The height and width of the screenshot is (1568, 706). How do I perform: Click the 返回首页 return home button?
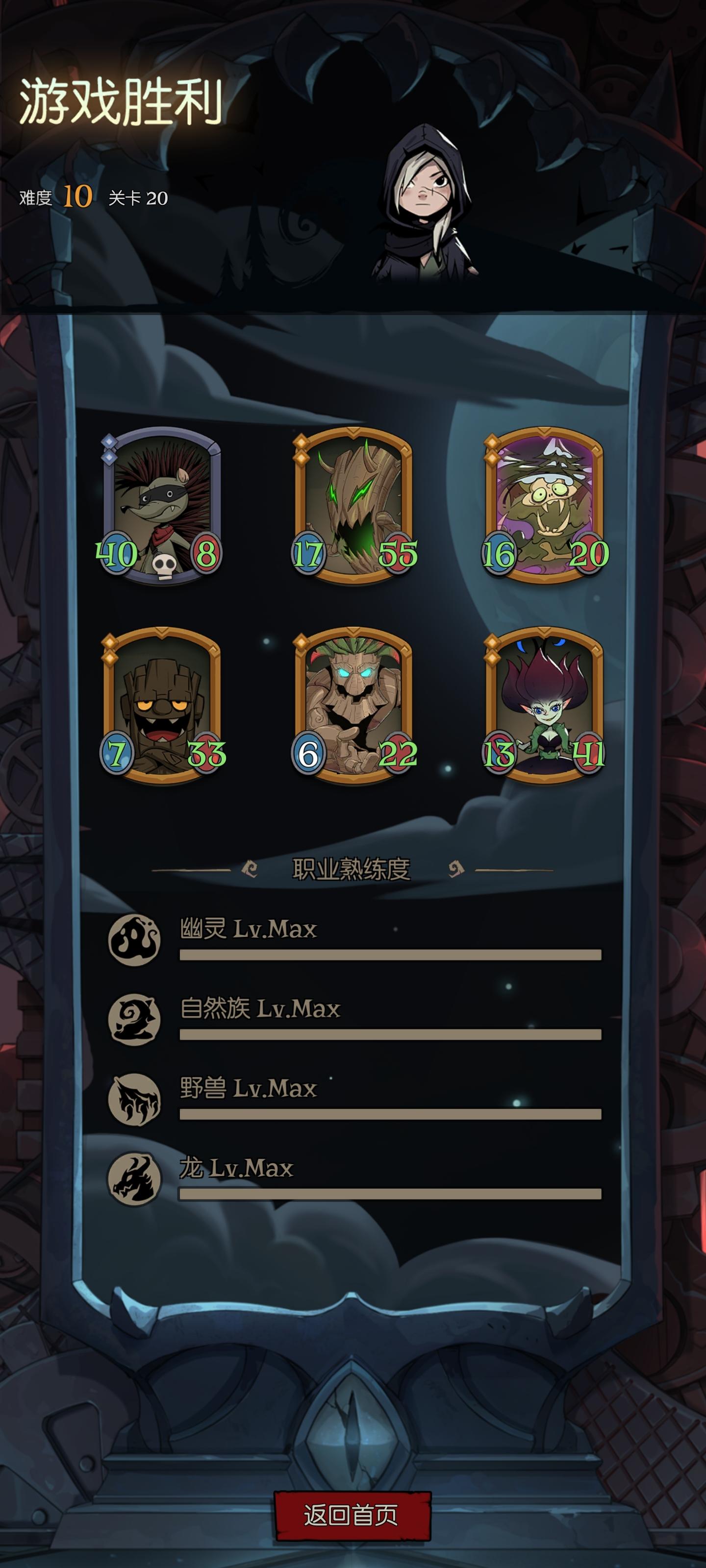click(x=352, y=1516)
